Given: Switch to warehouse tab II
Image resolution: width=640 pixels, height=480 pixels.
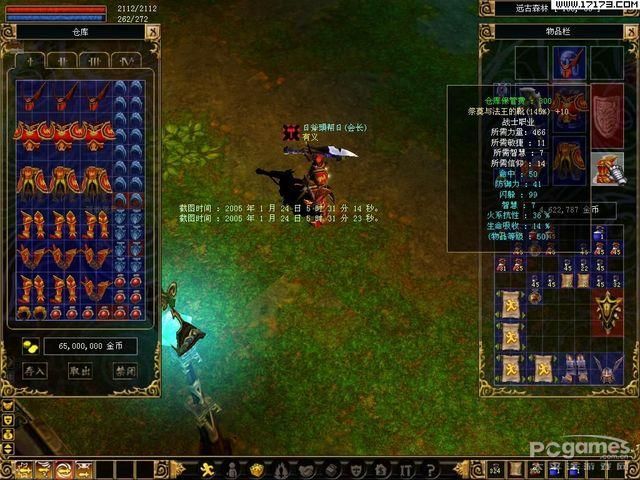Looking at the screenshot, I should coord(63,60).
